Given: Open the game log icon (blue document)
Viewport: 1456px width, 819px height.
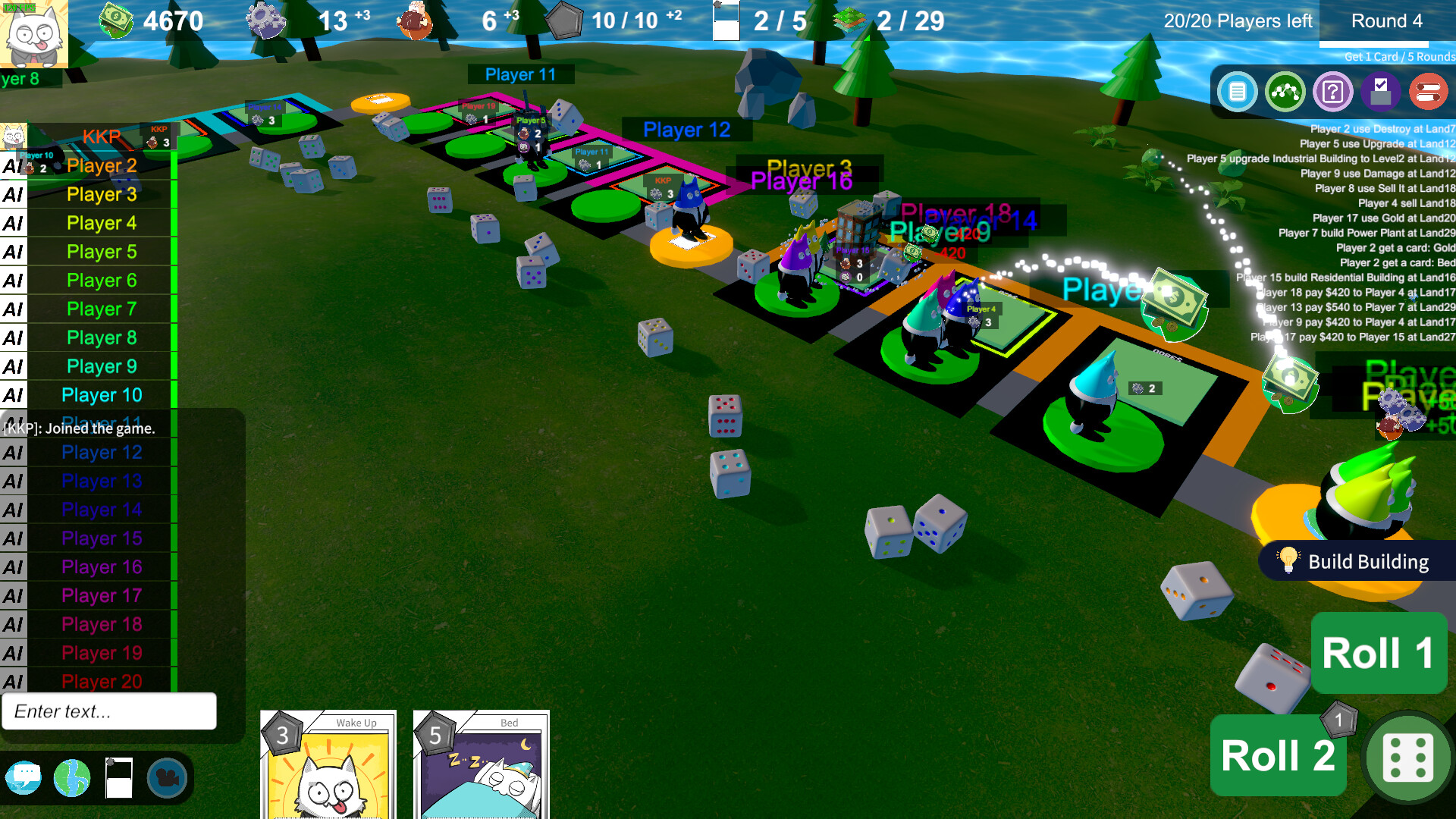Looking at the screenshot, I should [1236, 92].
